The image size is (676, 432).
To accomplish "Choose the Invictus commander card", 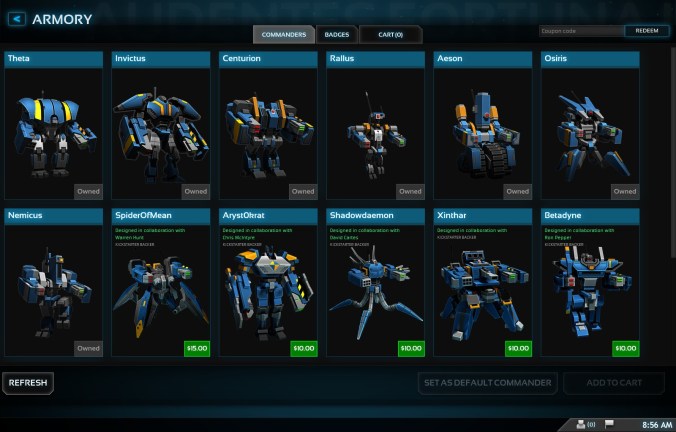I will pos(161,126).
